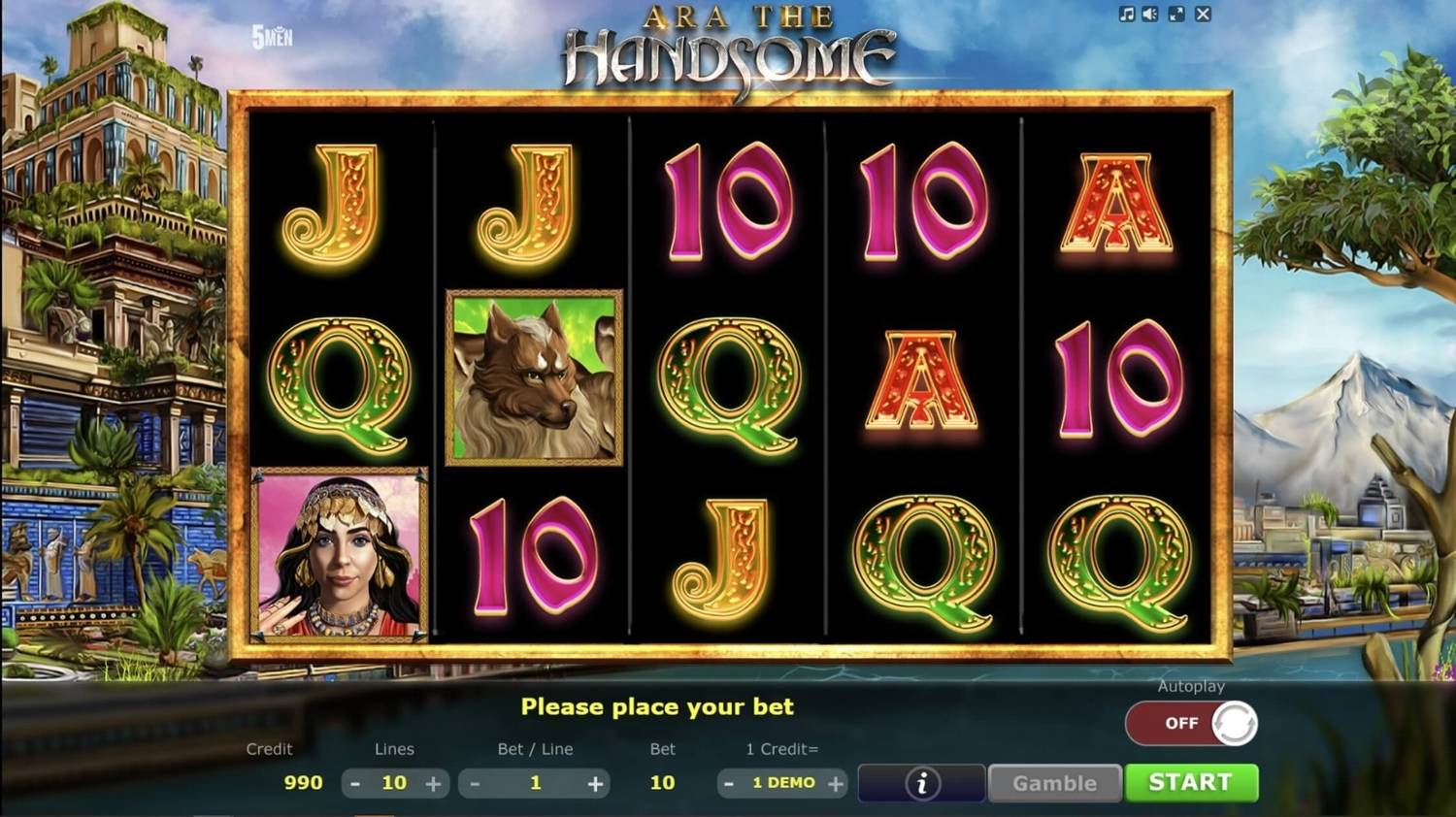
Task: Lower the bet per line
Action: click(x=475, y=783)
